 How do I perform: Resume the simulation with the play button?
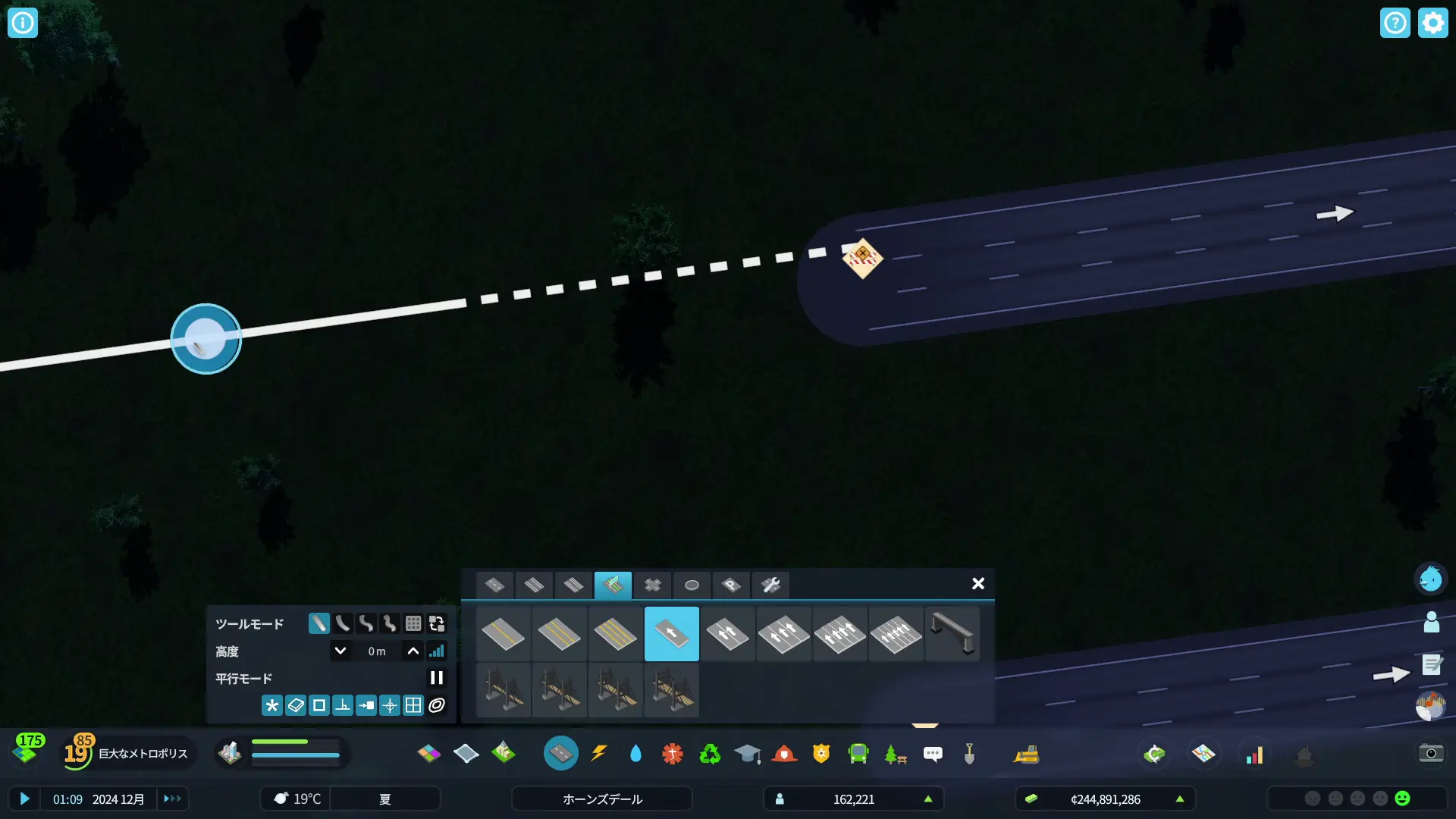24,799
